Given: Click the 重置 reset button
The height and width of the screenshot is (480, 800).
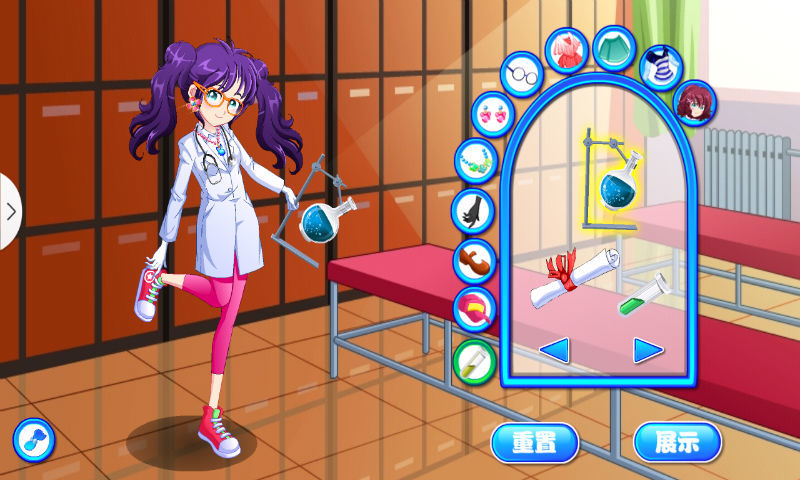Looking at the screenshot, I should pos(535,442).
